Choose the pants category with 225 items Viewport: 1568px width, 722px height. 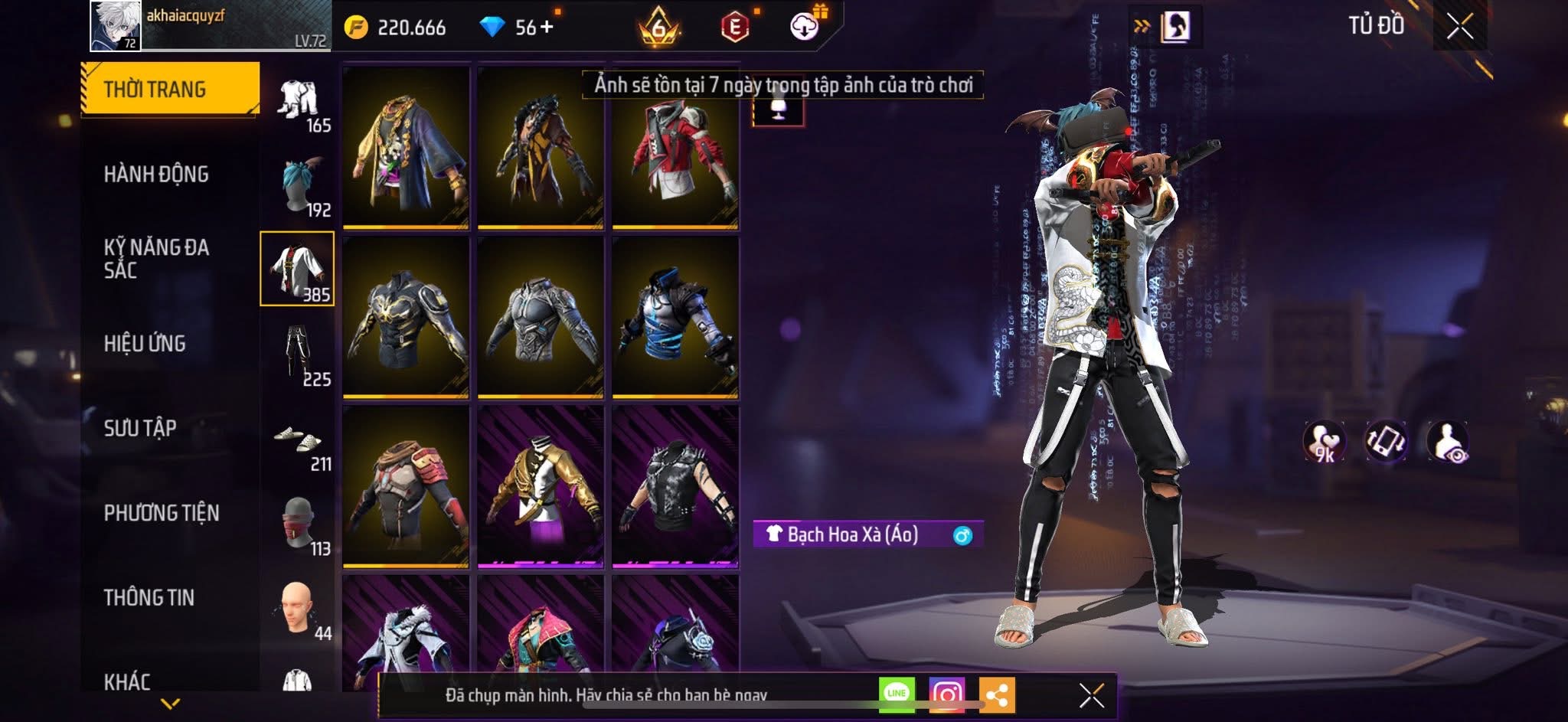(x=298, y=354)
